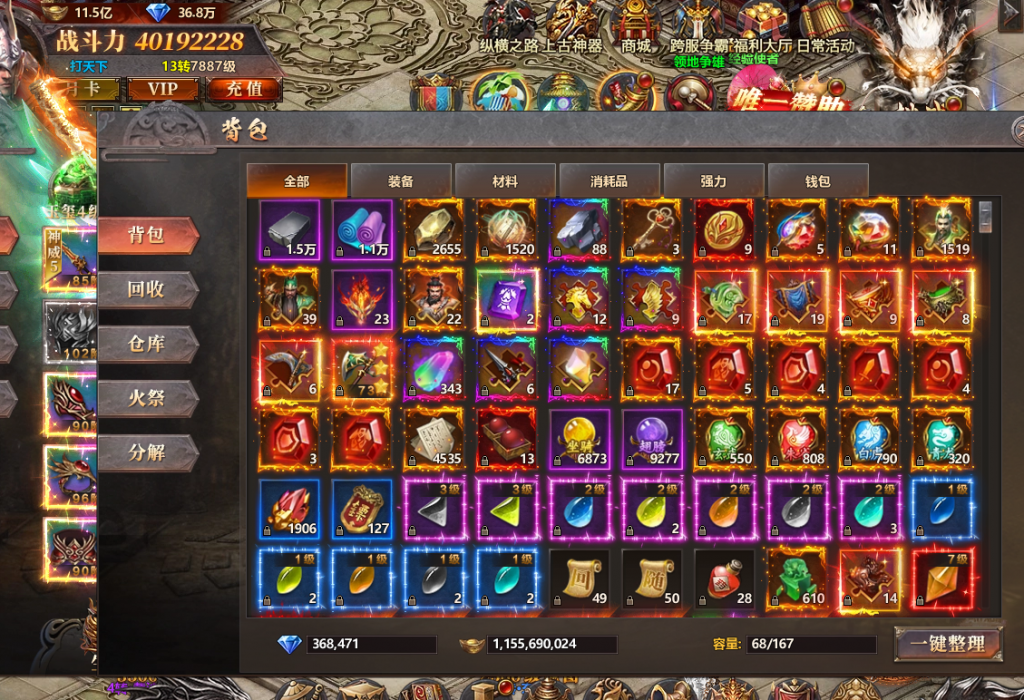Select the paper scrolls slot with 4535
1024x700 pixels.
[x=434, y=437]
